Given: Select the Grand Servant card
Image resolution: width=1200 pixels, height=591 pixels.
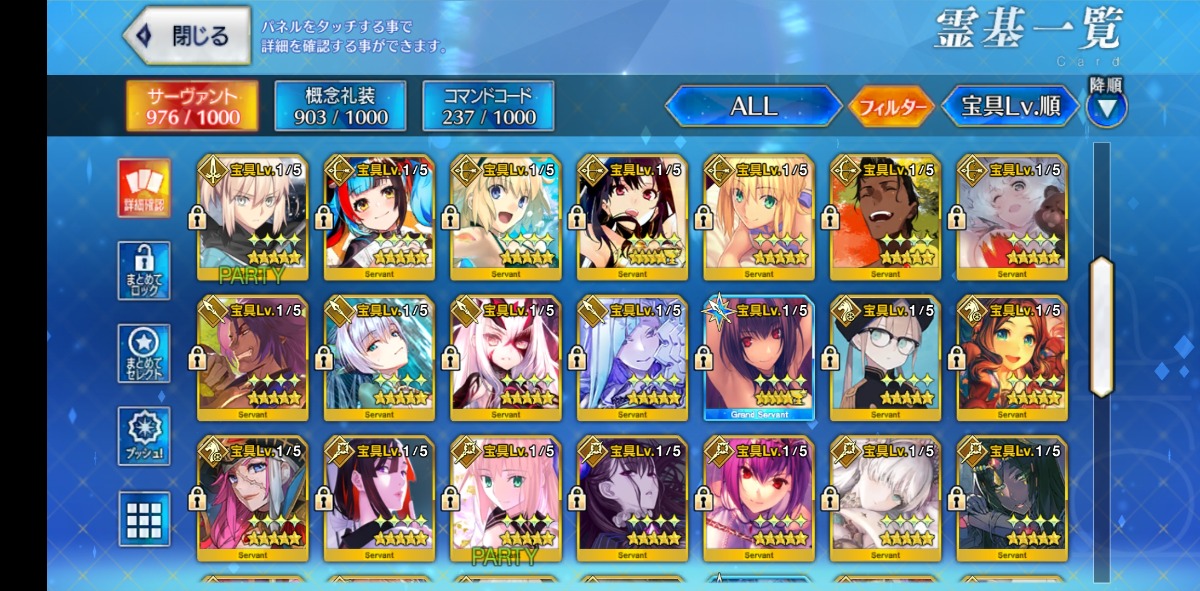Looking at the screenshot, I should [759, 358].
